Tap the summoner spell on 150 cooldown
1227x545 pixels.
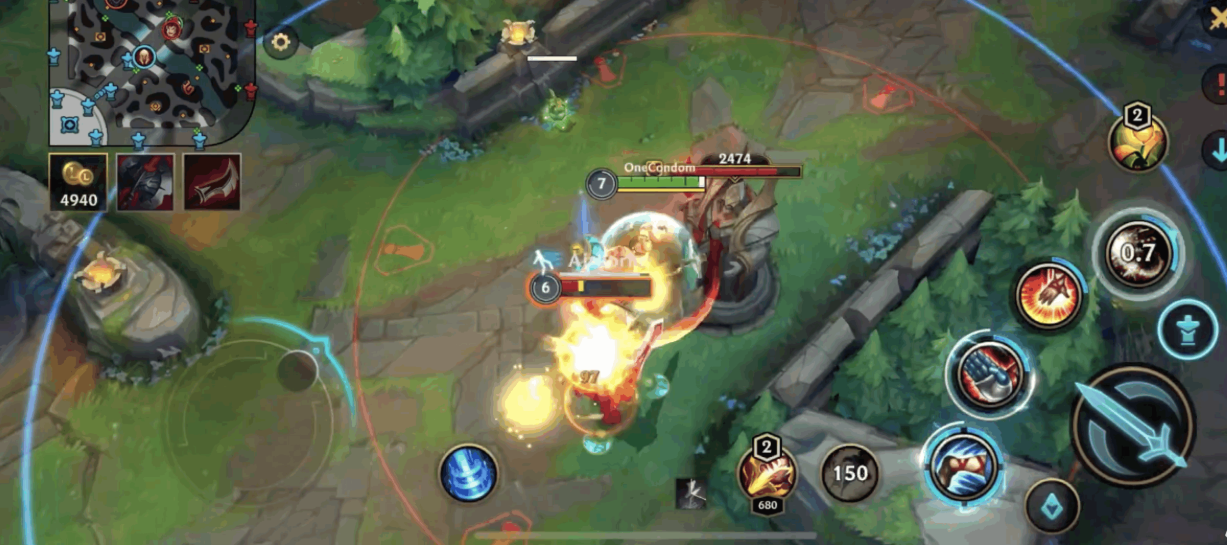(850, 472)
